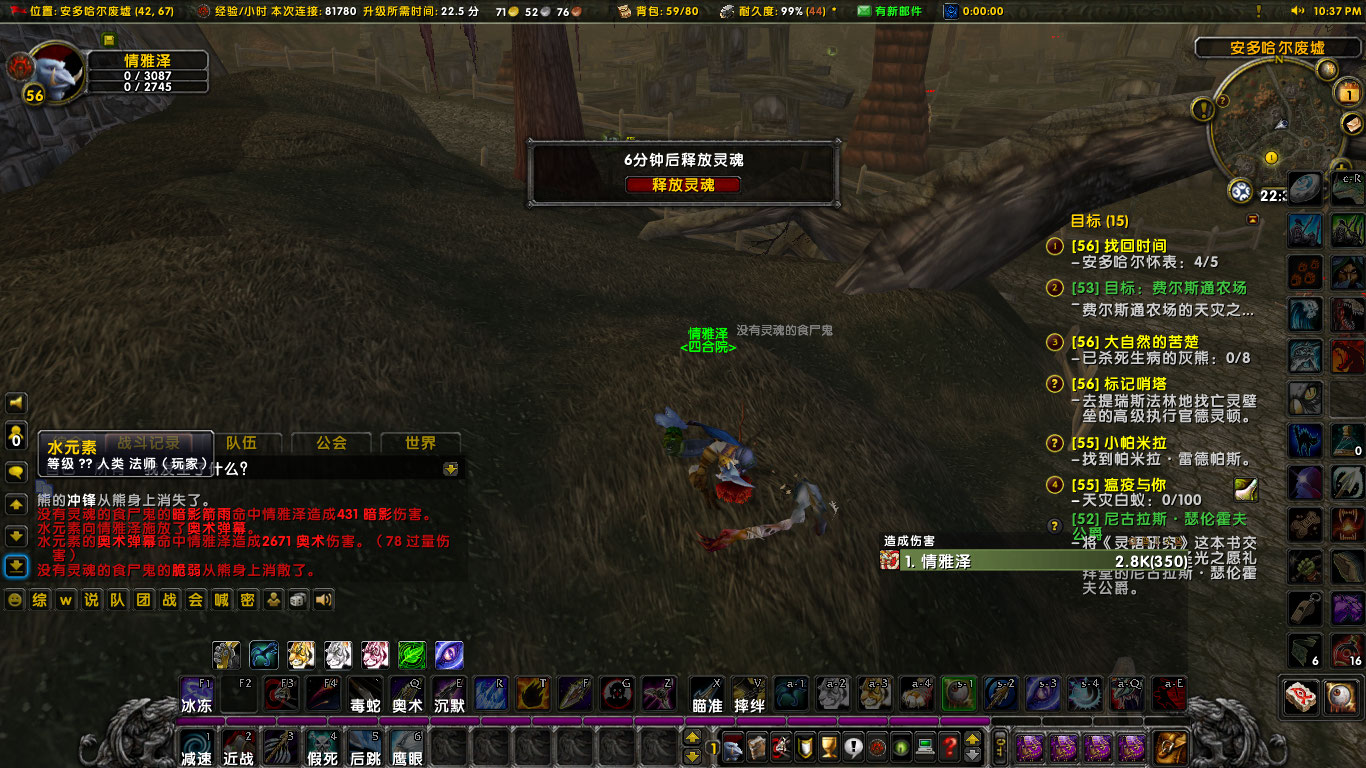Toggle the 综 chat channel button

click(x=38, y=600)
